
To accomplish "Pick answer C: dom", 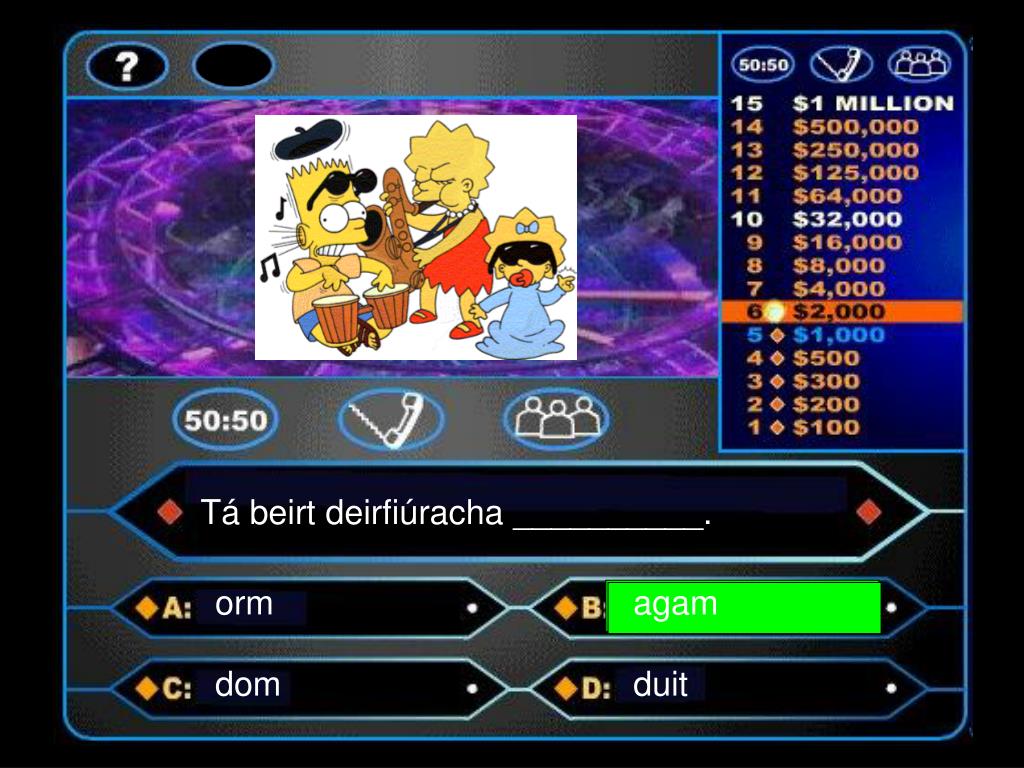I will point(248,686).
